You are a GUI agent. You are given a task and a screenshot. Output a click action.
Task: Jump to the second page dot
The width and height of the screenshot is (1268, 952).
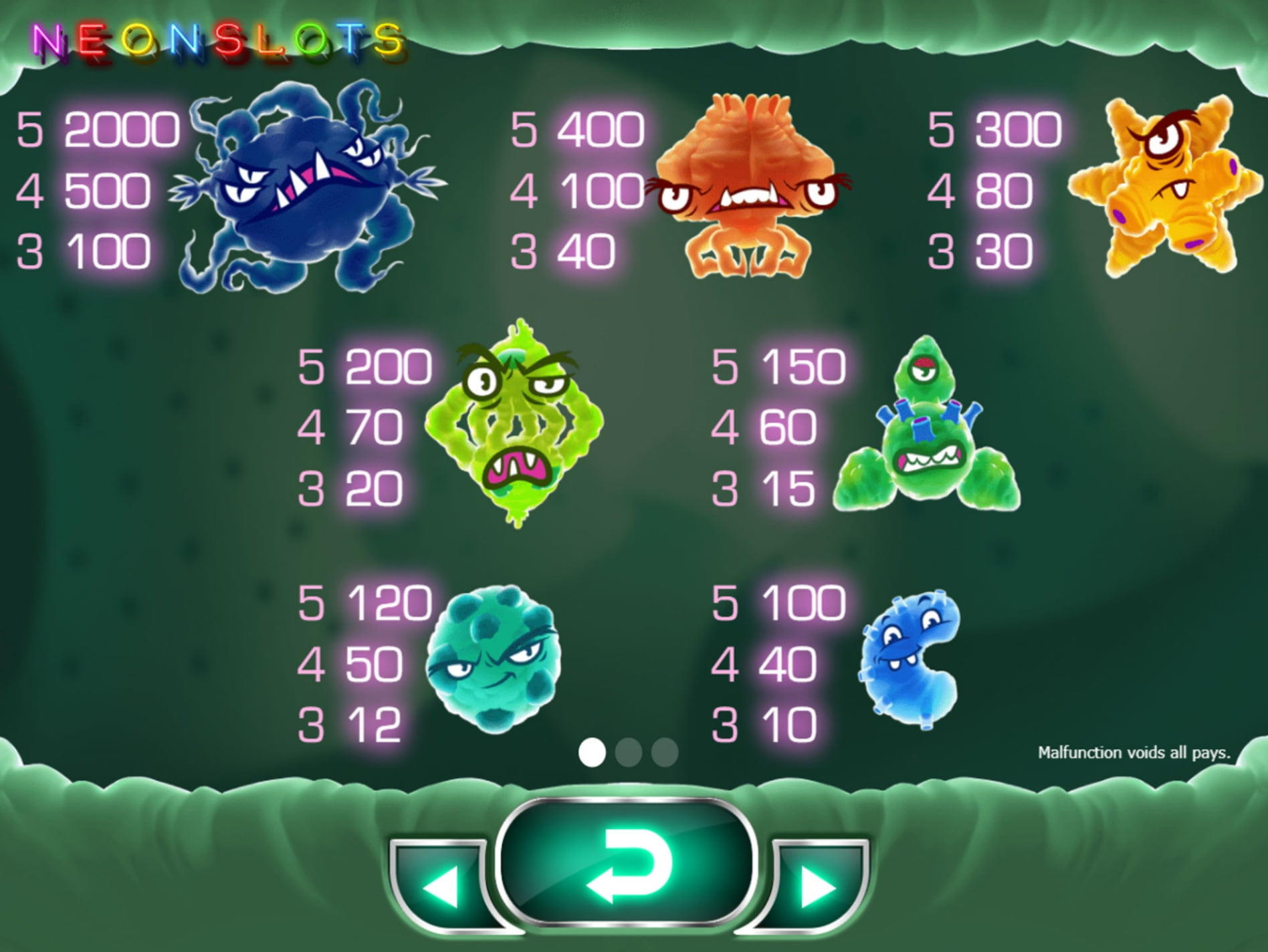coord(629,752)
